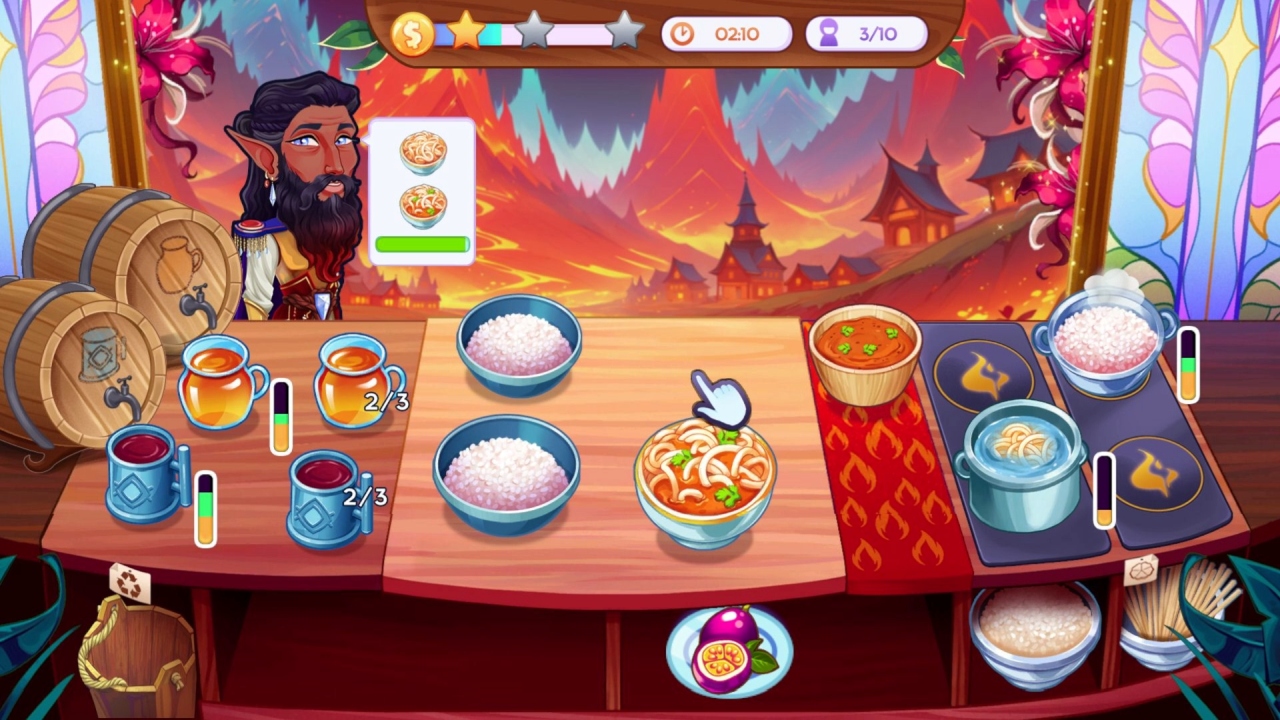Screen dimensions: 1280x720
Task: Click the third grey star on the progress bar
Action: (x=625, y=31)
